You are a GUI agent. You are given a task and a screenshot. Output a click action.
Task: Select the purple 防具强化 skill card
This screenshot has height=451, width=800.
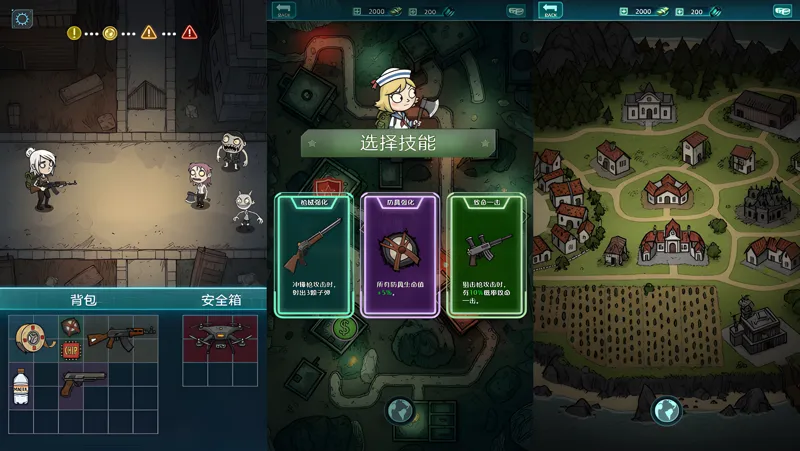coord(399,255)
